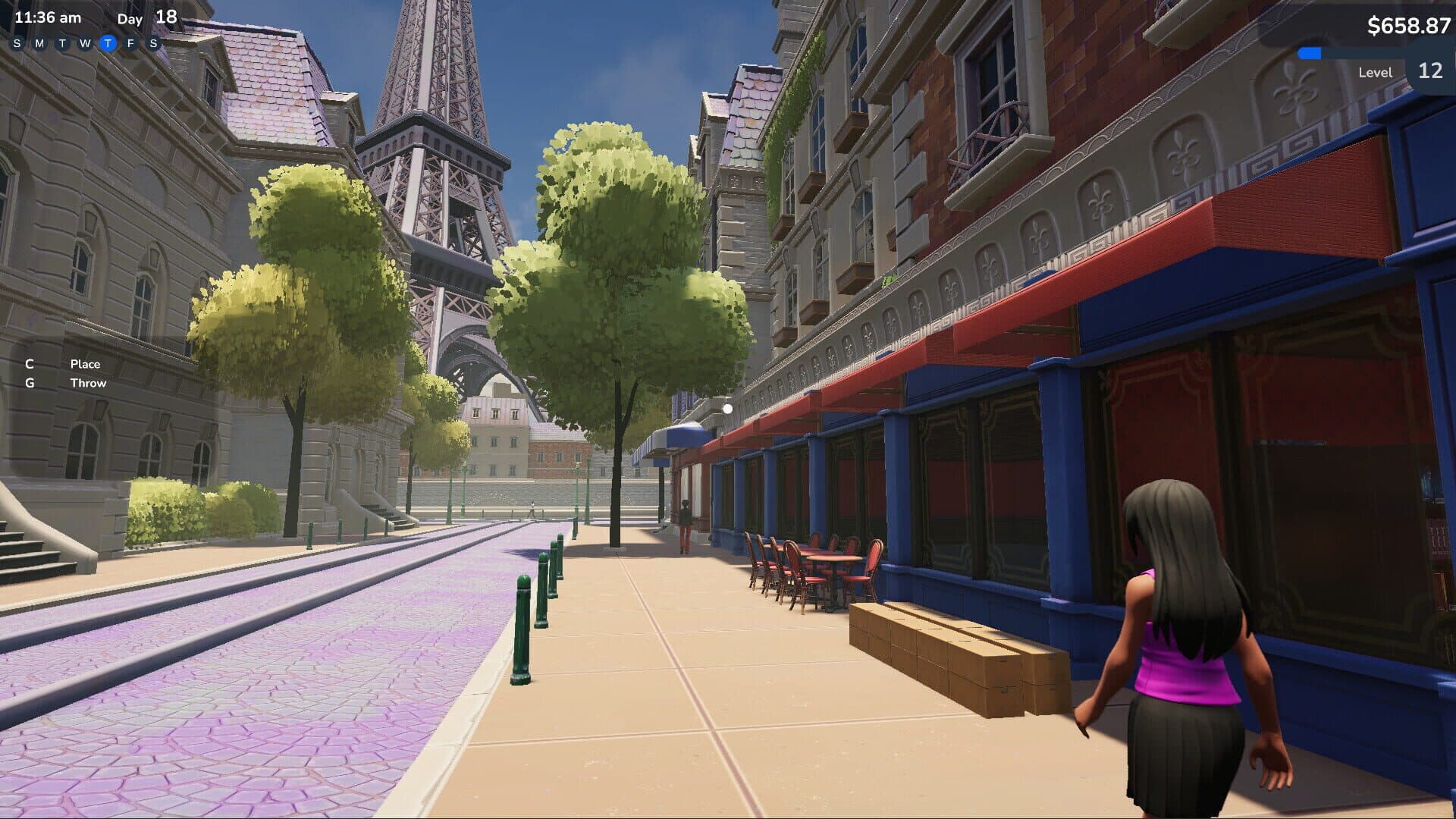Click the Sunday circle in the weekday row
This screenshot has height=819, width=1456.
pyautogui.click(x=17, y=44)
